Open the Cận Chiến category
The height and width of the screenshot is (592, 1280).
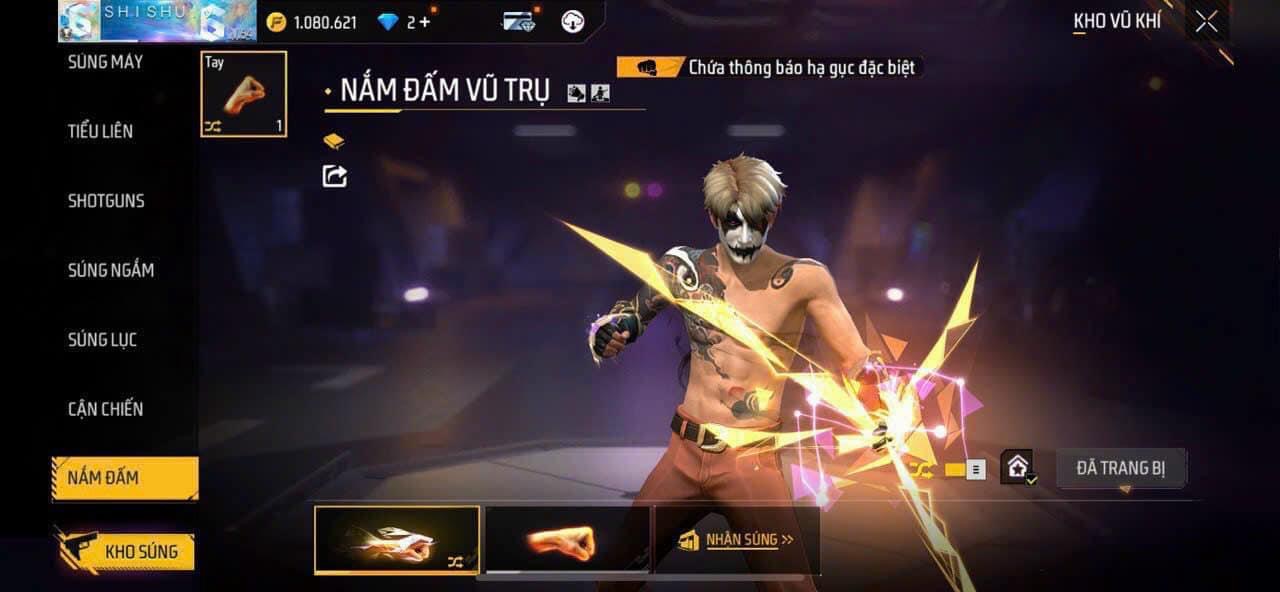coord(105,409)
